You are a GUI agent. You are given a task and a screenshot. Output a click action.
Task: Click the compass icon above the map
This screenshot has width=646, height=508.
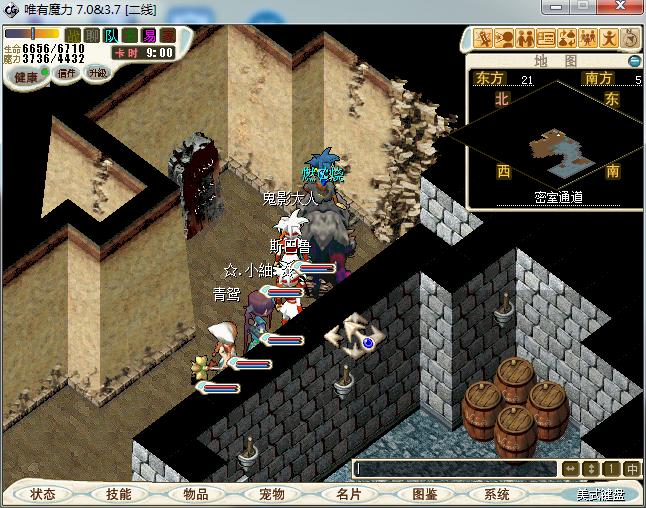point(631,38)
